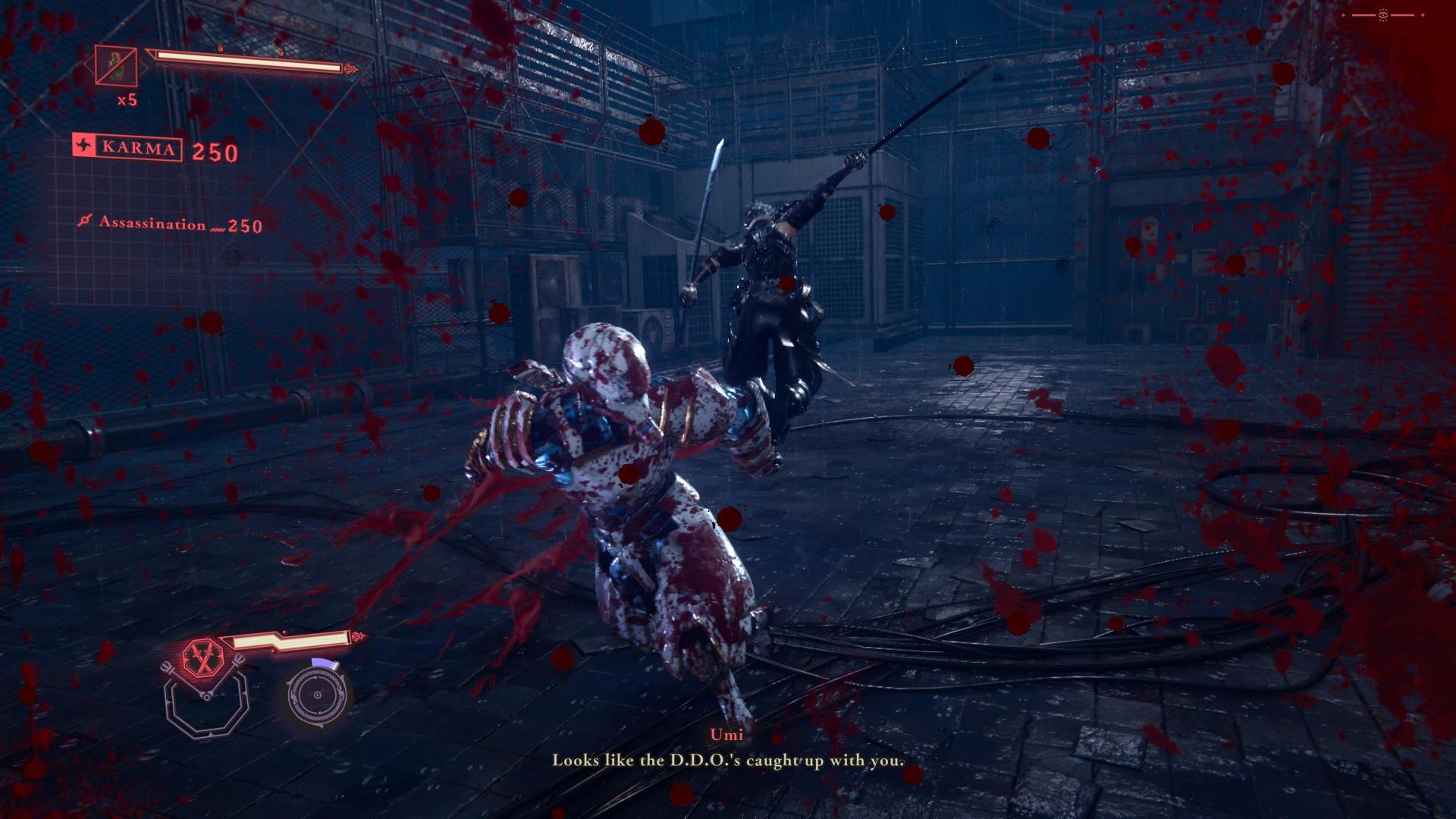Click the eye indicator in the top corner
The height and width of the screenshot is (819, 1456).
click(x=1384, y=15)
